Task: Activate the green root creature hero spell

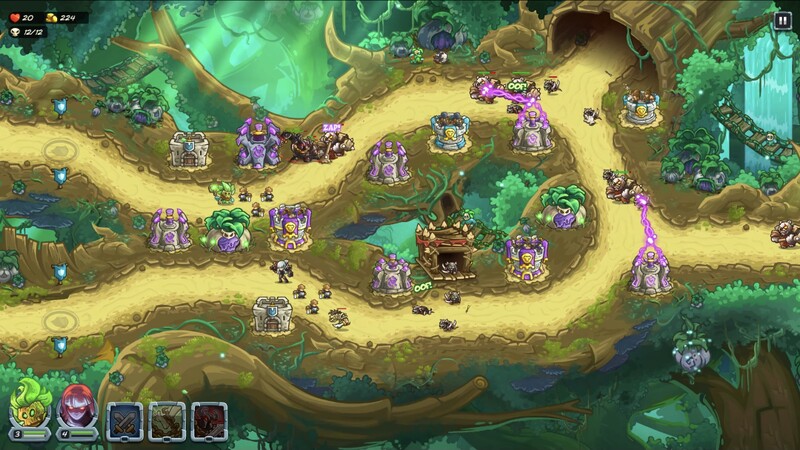Action: point(167,420)
